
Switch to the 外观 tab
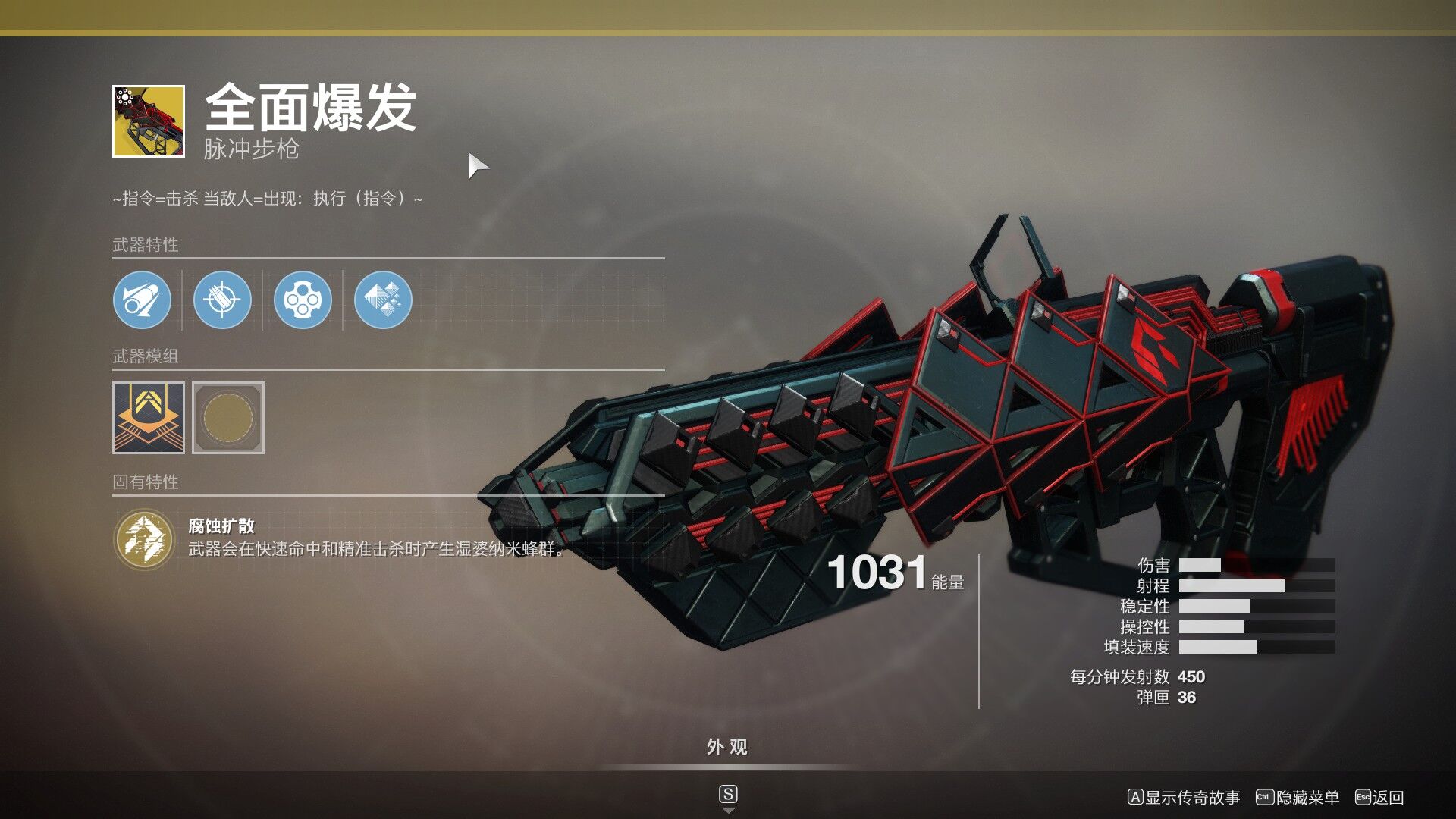coord(727,747)
